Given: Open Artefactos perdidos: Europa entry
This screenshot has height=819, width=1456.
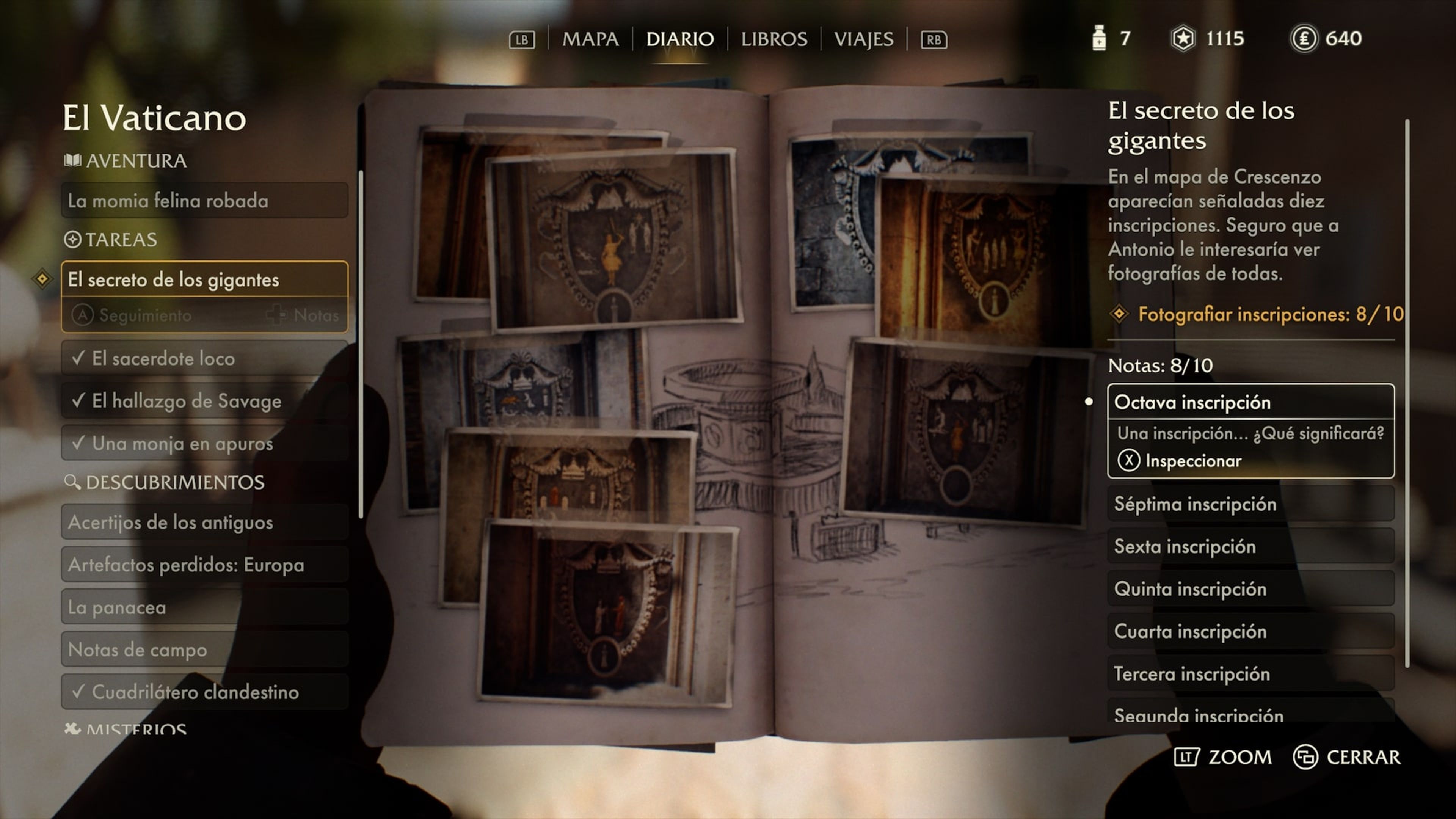Looking at the screenshot, I should [204, 565].
